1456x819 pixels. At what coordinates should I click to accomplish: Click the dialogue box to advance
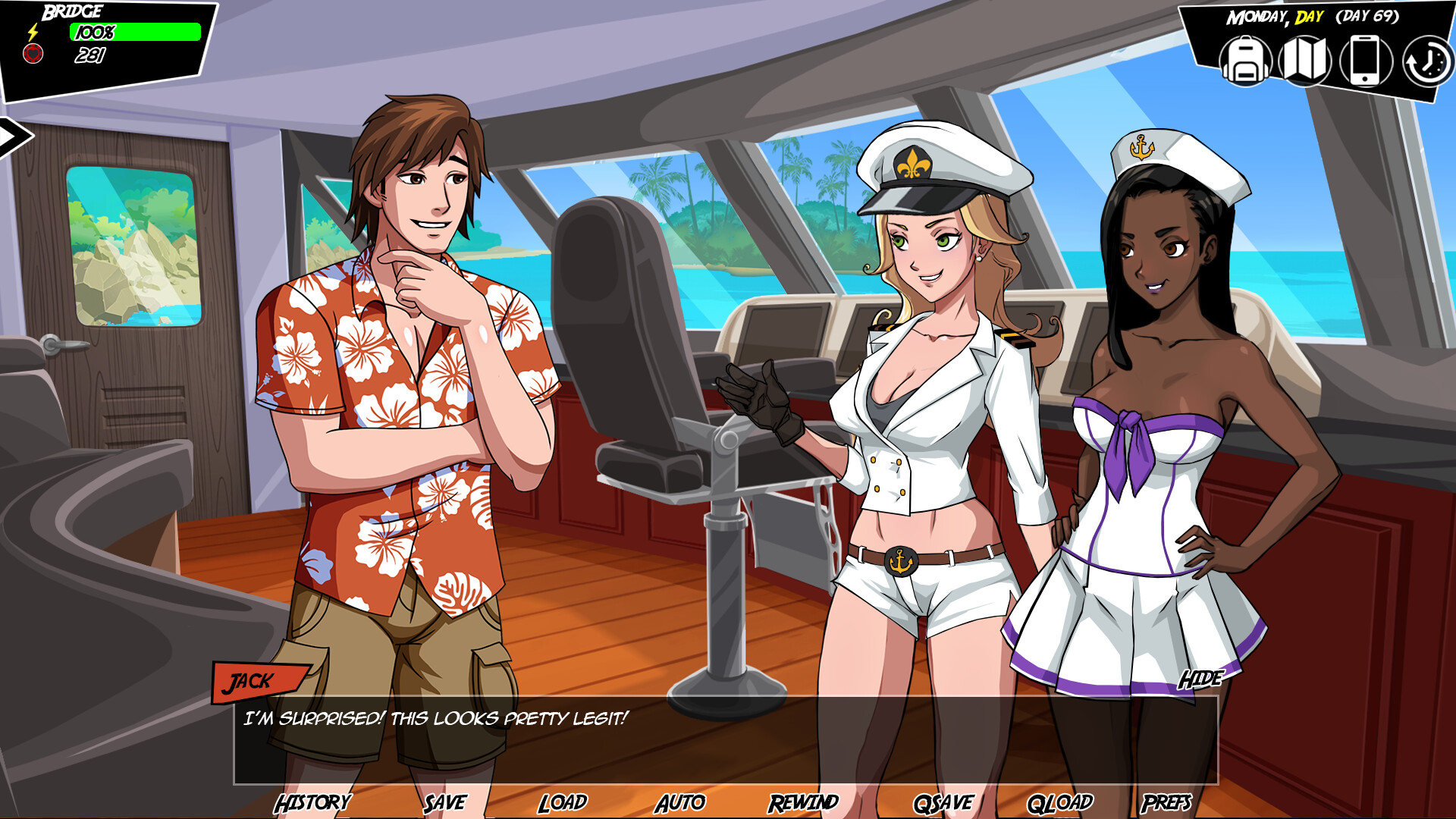click(x=728, y=739)
